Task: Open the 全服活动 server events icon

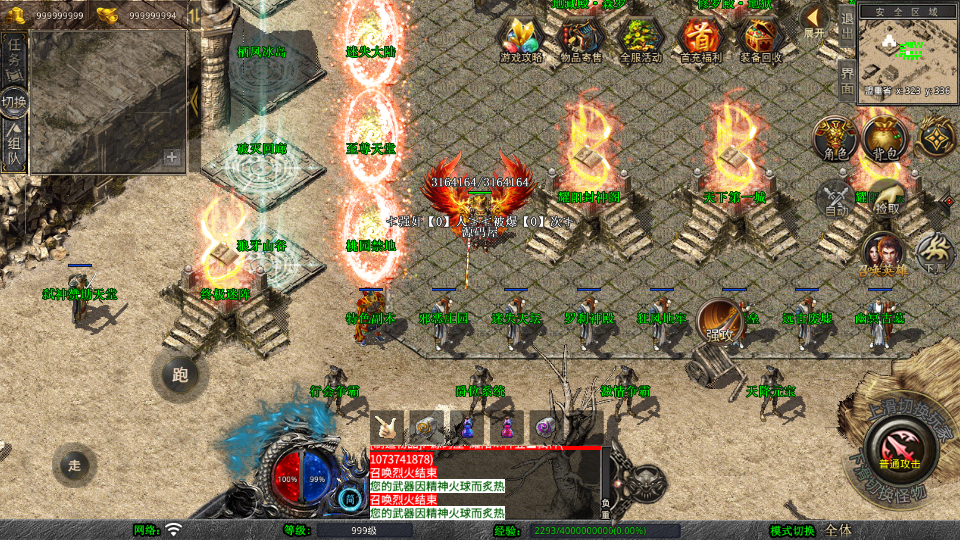Action: coord(641,40)
